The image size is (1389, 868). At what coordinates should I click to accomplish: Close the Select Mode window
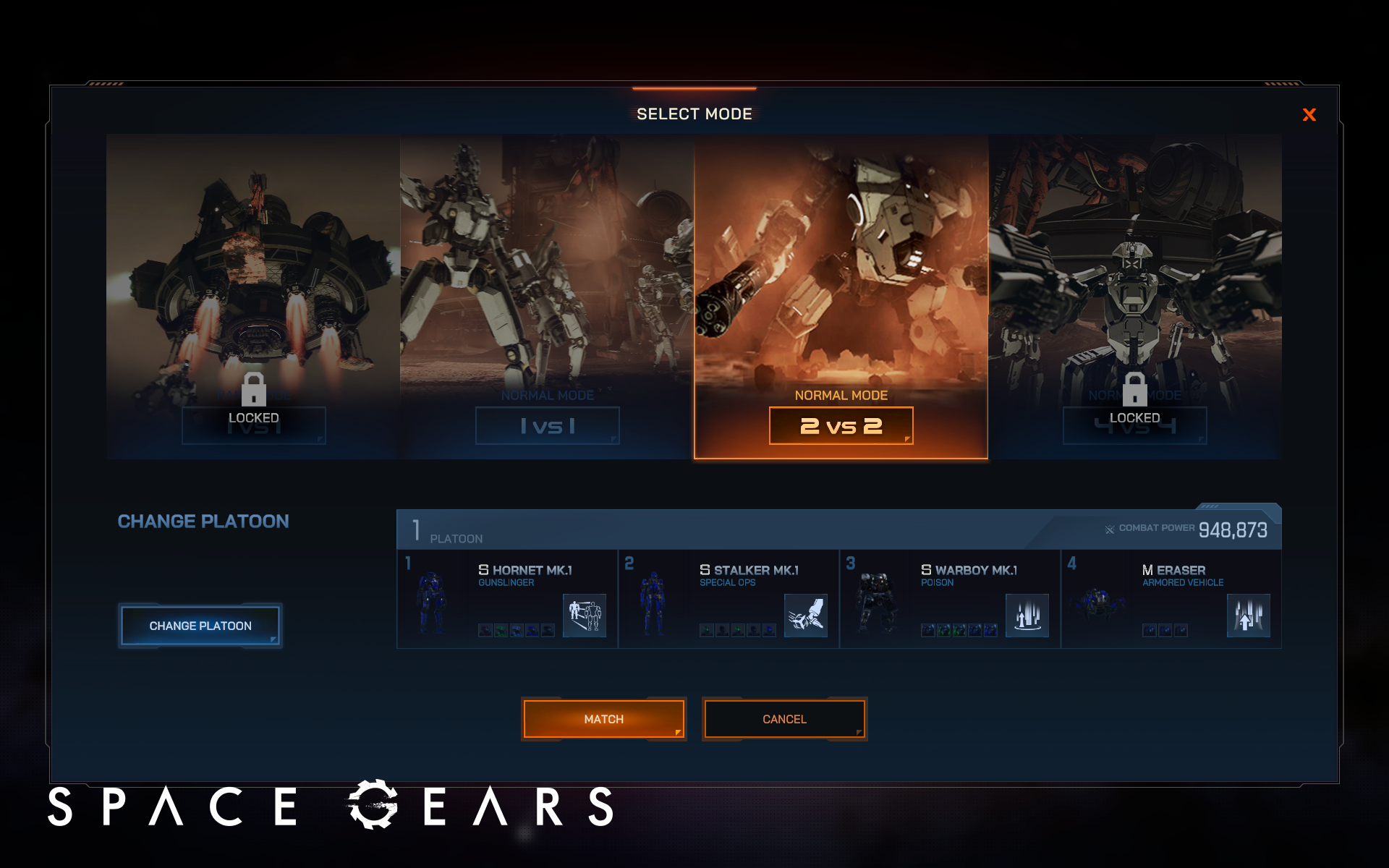[1309, 115]
